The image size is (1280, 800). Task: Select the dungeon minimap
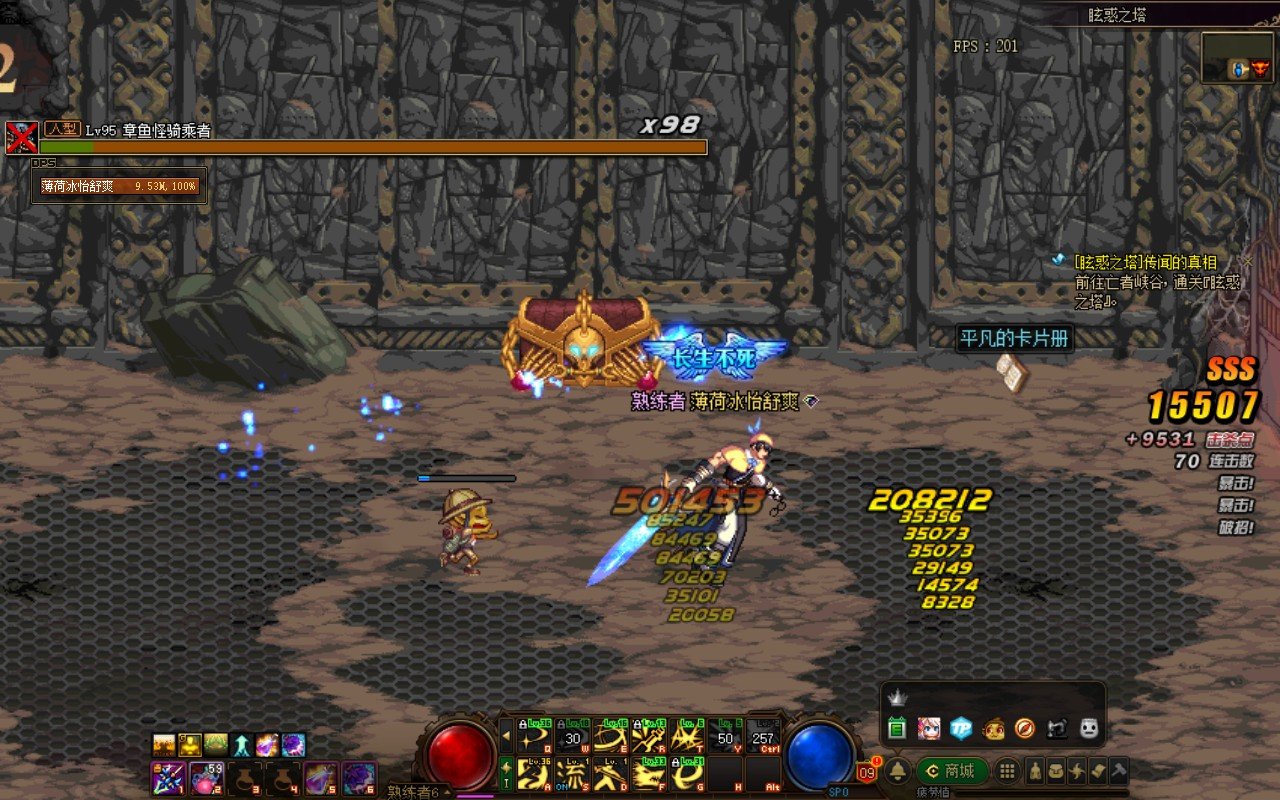(x=1237, y=57)
